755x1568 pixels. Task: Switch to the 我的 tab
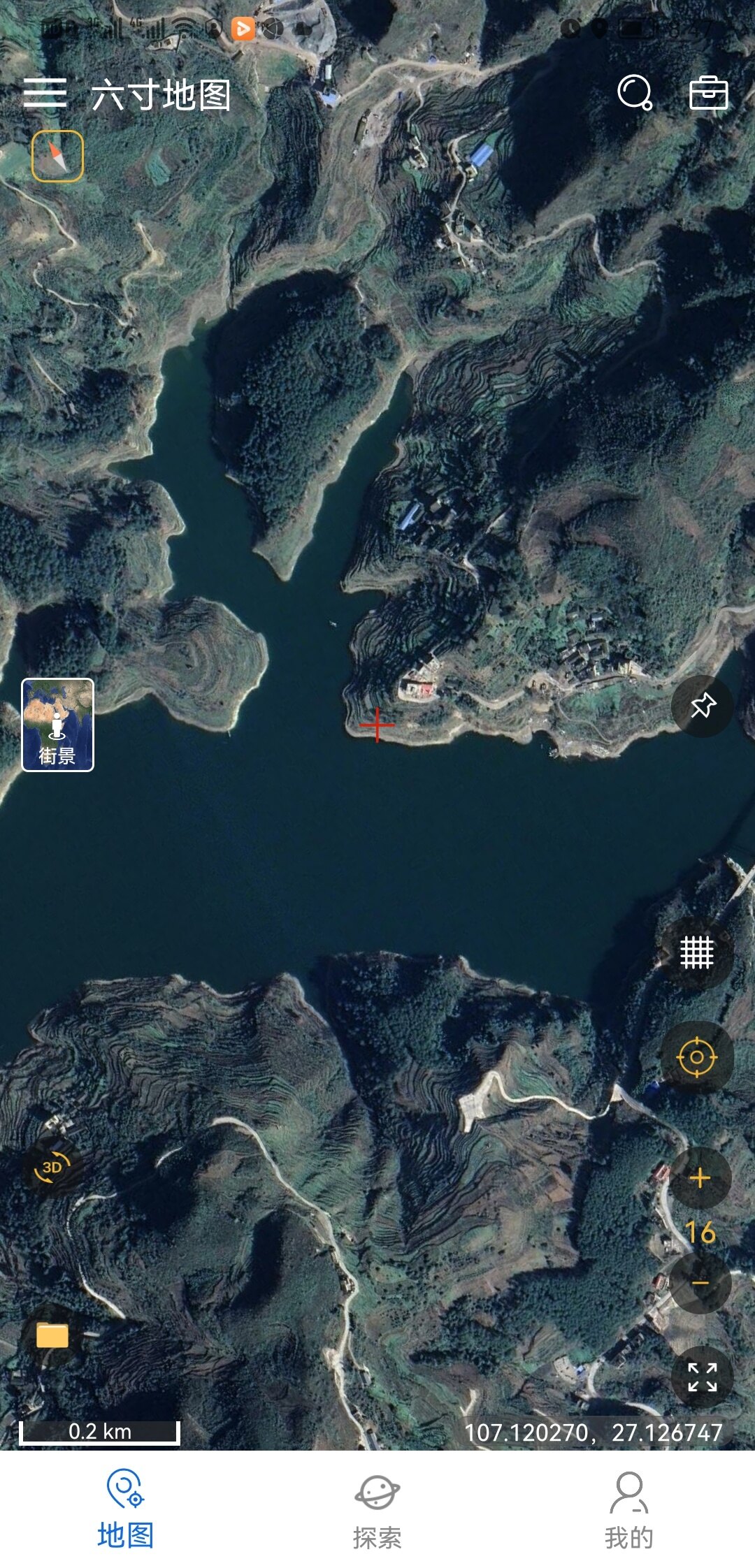628,1509
